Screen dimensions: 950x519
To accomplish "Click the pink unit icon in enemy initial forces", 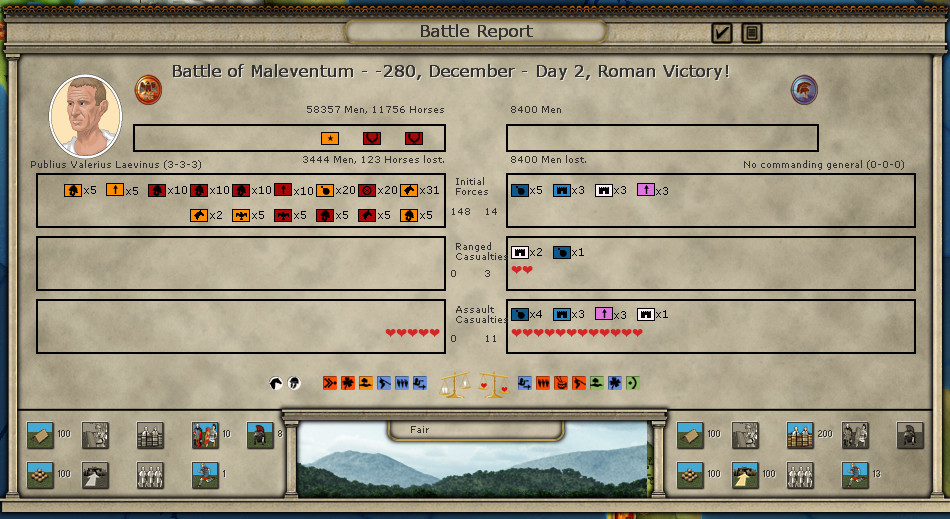I will click(646, 190).
